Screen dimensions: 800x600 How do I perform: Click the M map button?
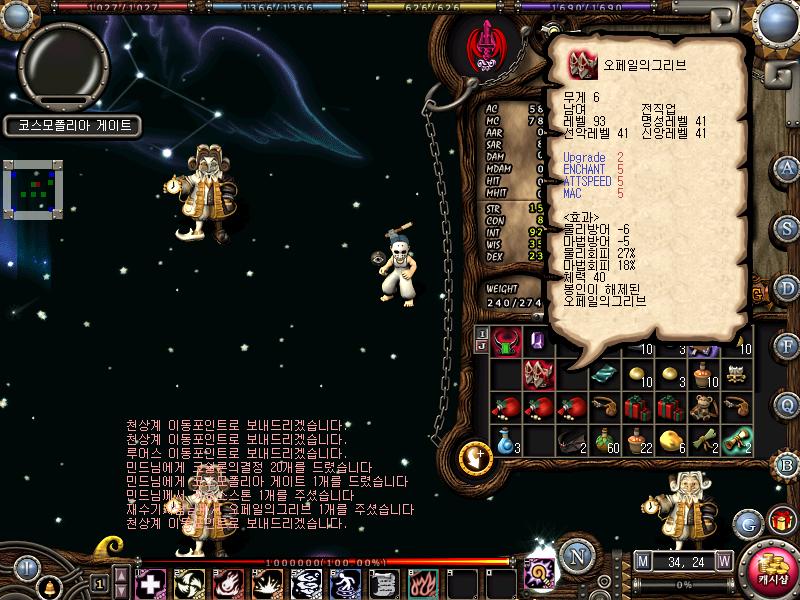pos(642,560)
